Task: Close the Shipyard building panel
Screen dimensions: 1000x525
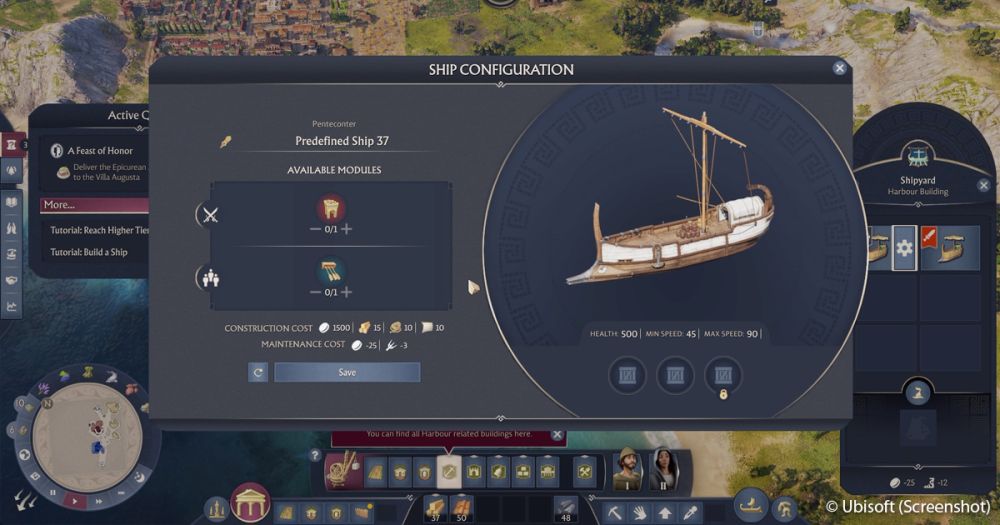Action: 983,185
